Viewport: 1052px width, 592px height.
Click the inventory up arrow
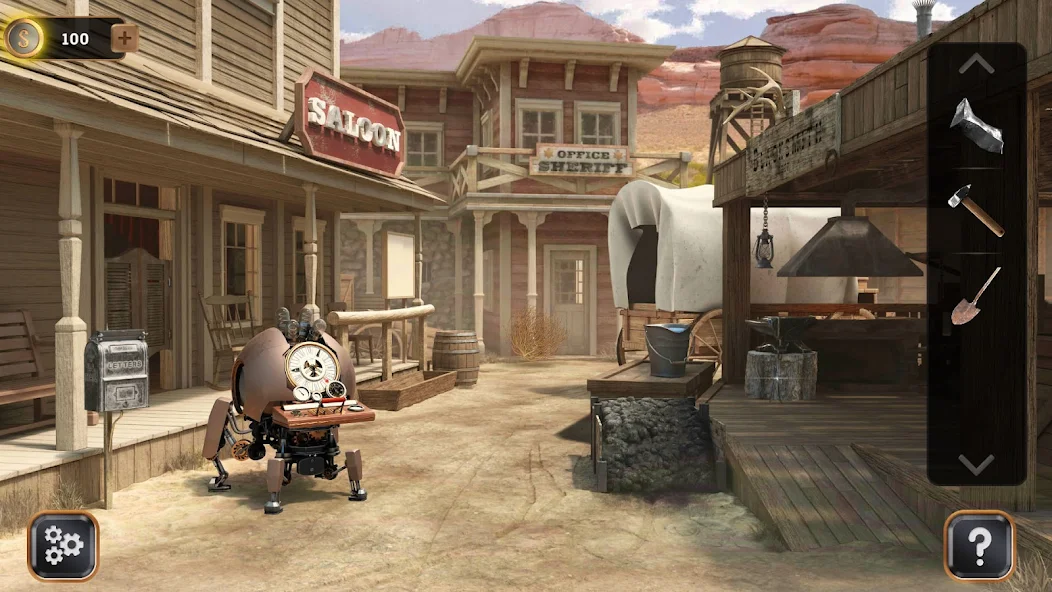[976, 64]
